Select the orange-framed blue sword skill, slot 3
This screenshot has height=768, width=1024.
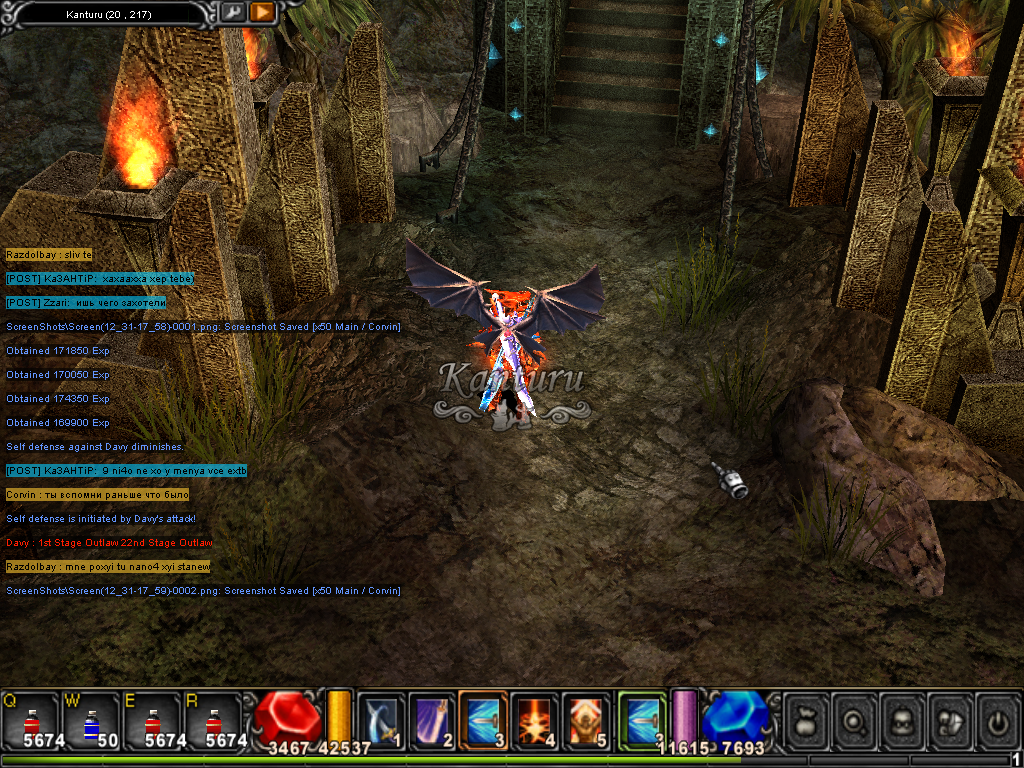pyautogui.click(x=484, y=719)
